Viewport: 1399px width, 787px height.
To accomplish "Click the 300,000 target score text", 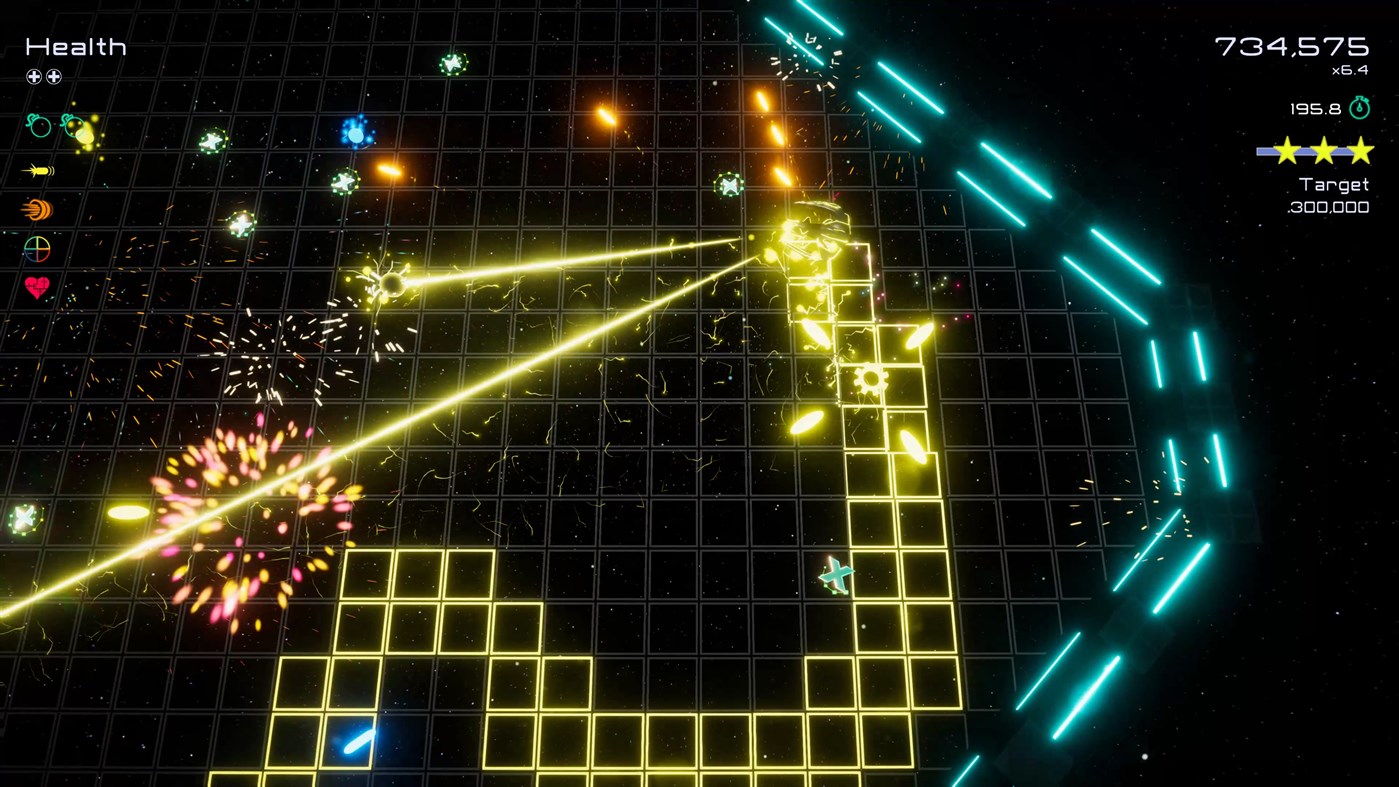I will (1328, 207).
